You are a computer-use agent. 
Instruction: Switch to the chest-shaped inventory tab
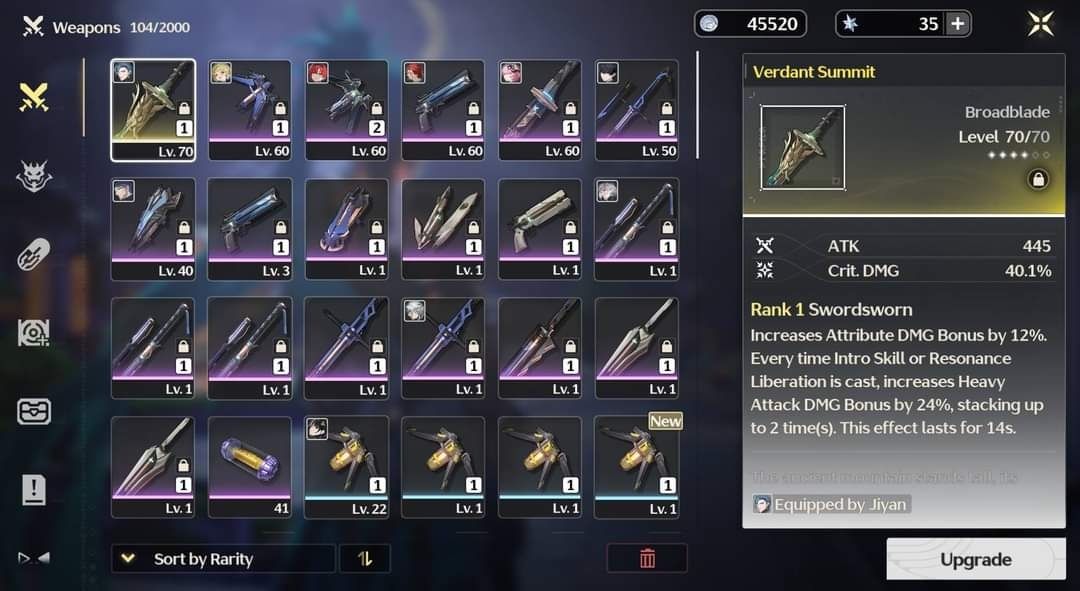34,411
